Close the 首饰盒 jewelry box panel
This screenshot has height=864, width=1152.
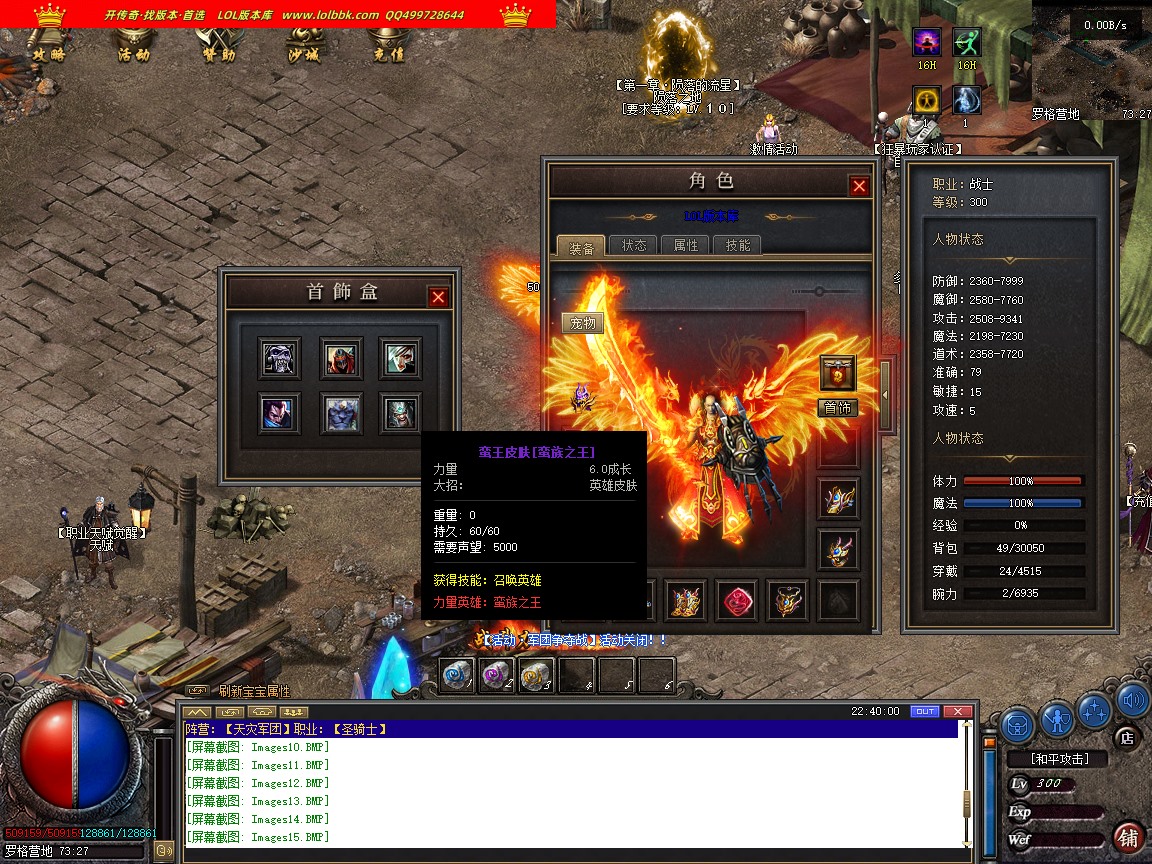pyautogui.click(x=438, y=297)
